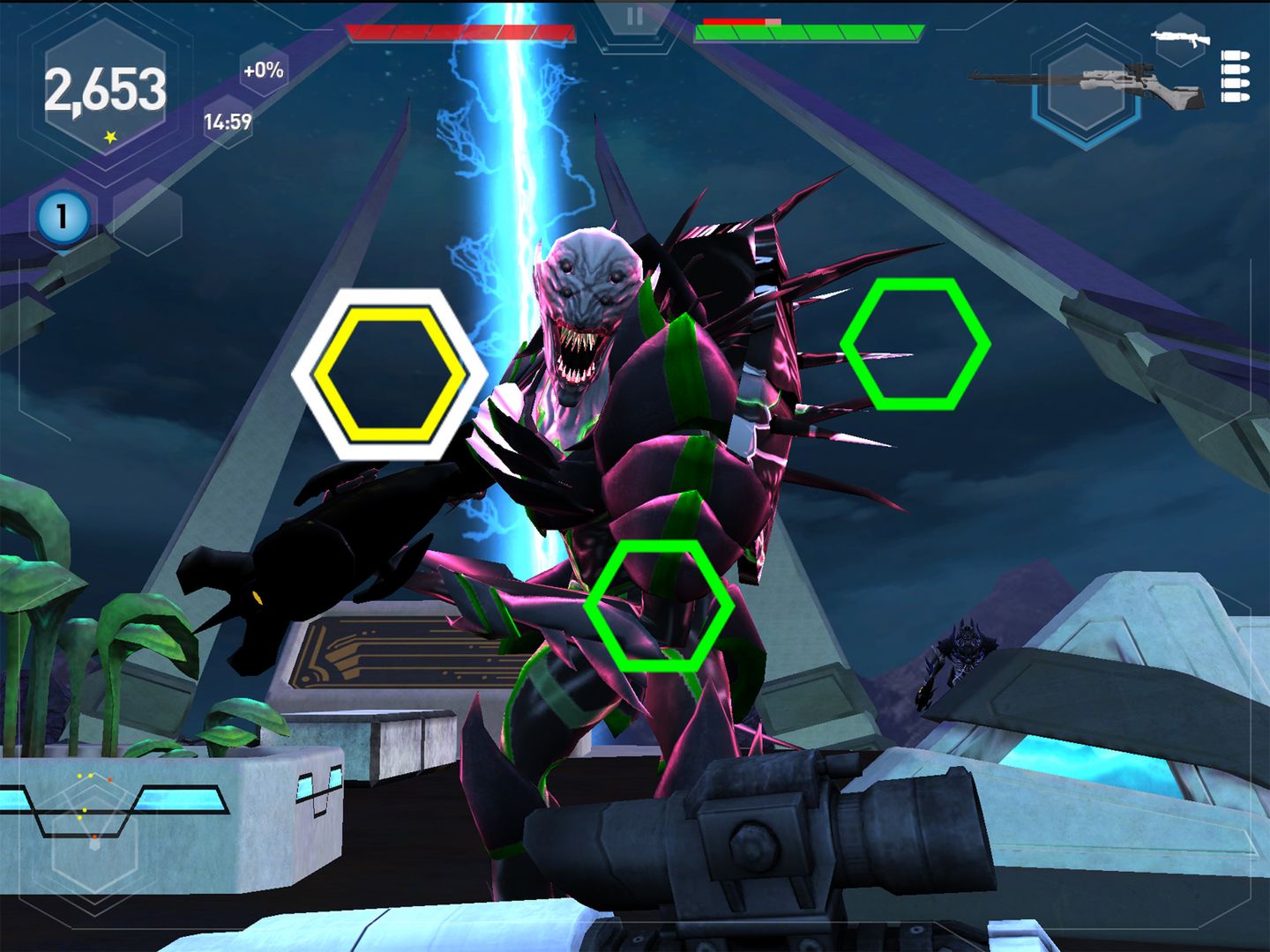Hit the green hexagon over the alien's leg
Viewport: 1270px width, 952px height.
(659, 606)
